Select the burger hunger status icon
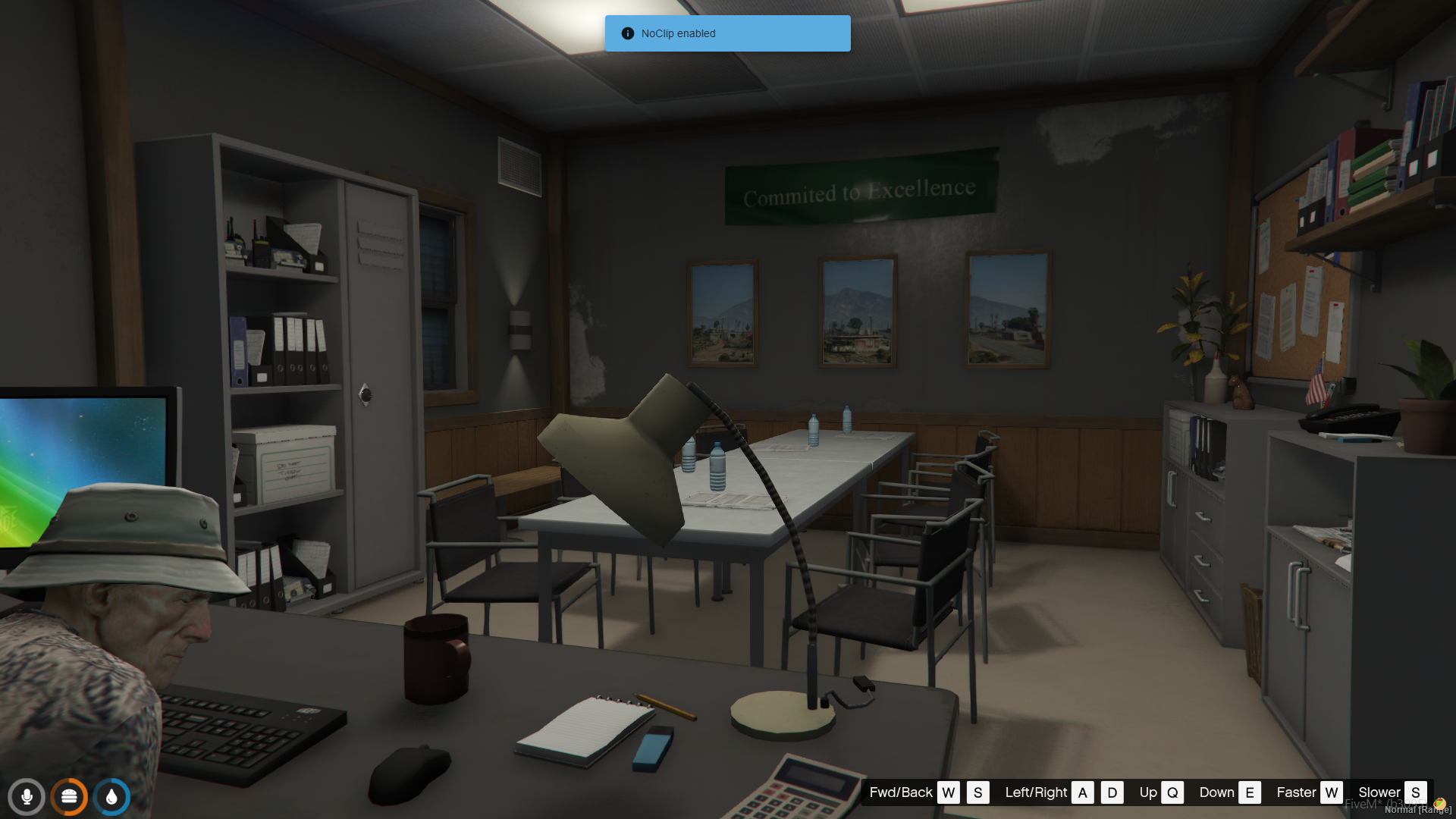This screenshot has width=1456, height=819. (69, 797)
